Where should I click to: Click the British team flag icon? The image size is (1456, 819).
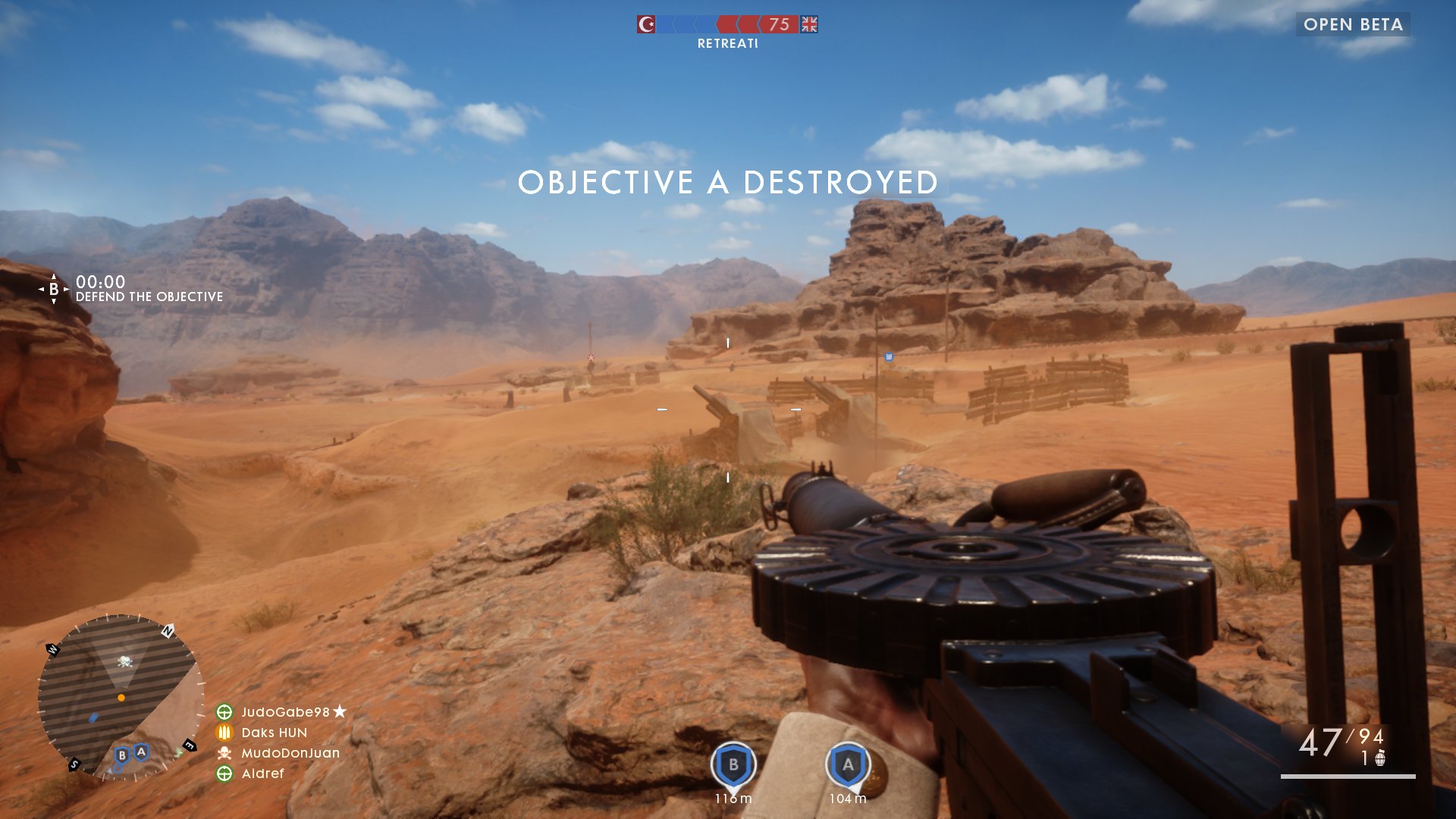(x=810, y=25)
